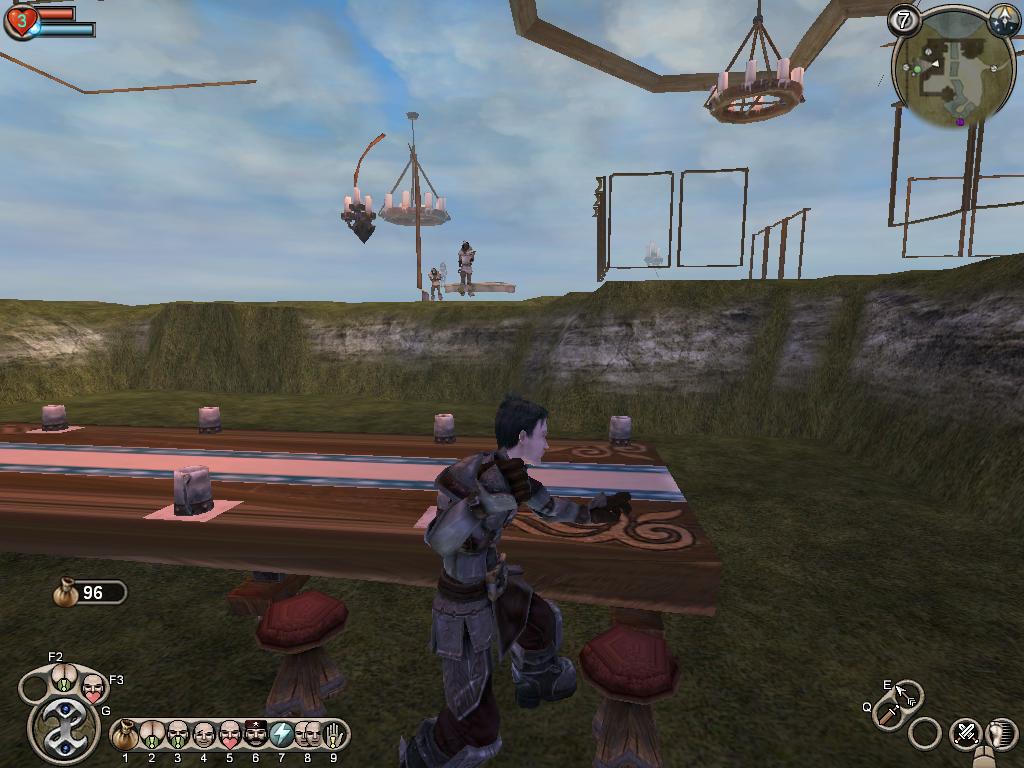Click the heart face slot numbered 5

[x=230, y=735]
